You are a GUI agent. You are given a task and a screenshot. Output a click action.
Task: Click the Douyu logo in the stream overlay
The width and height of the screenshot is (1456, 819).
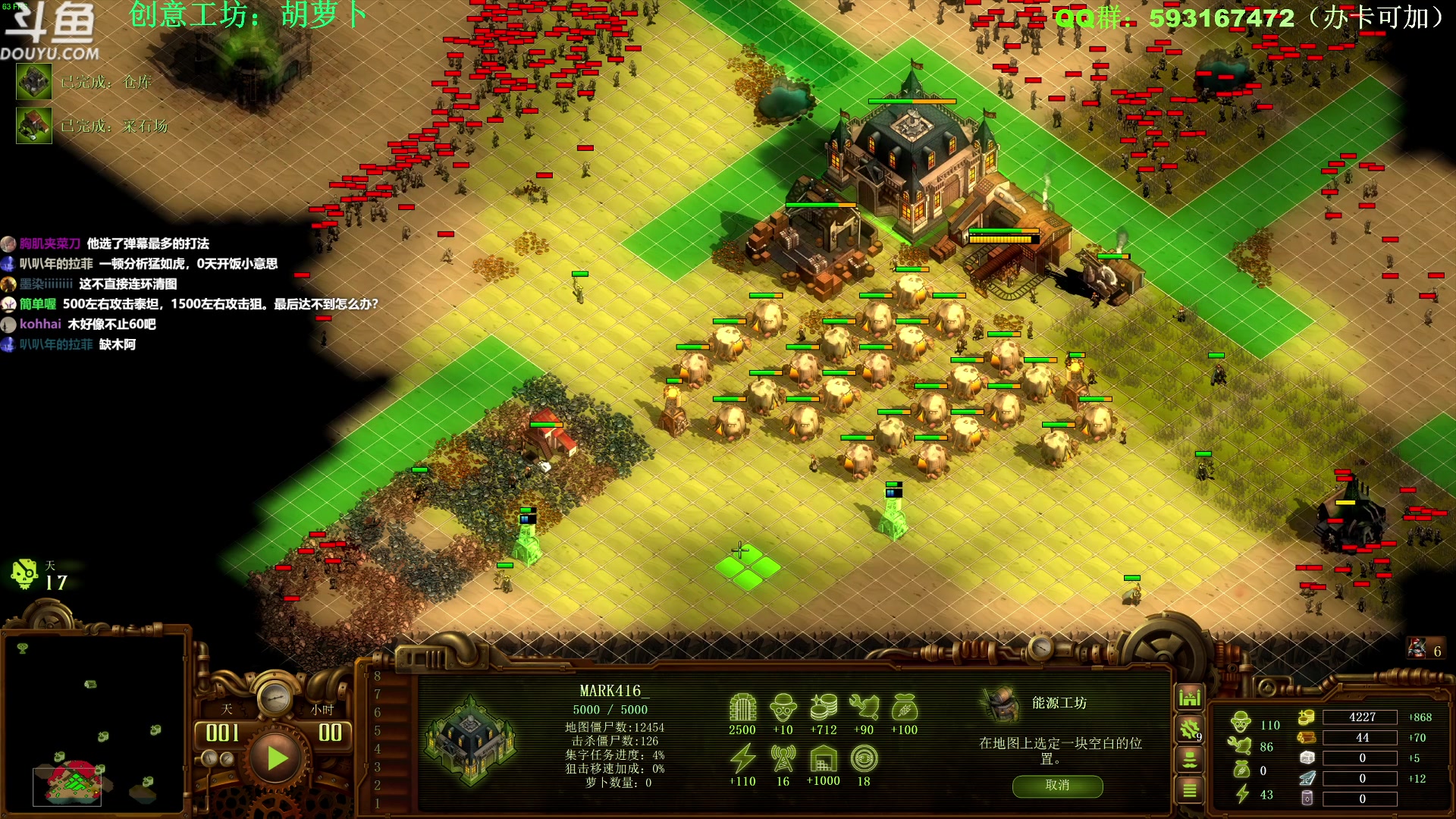(50, 32)
